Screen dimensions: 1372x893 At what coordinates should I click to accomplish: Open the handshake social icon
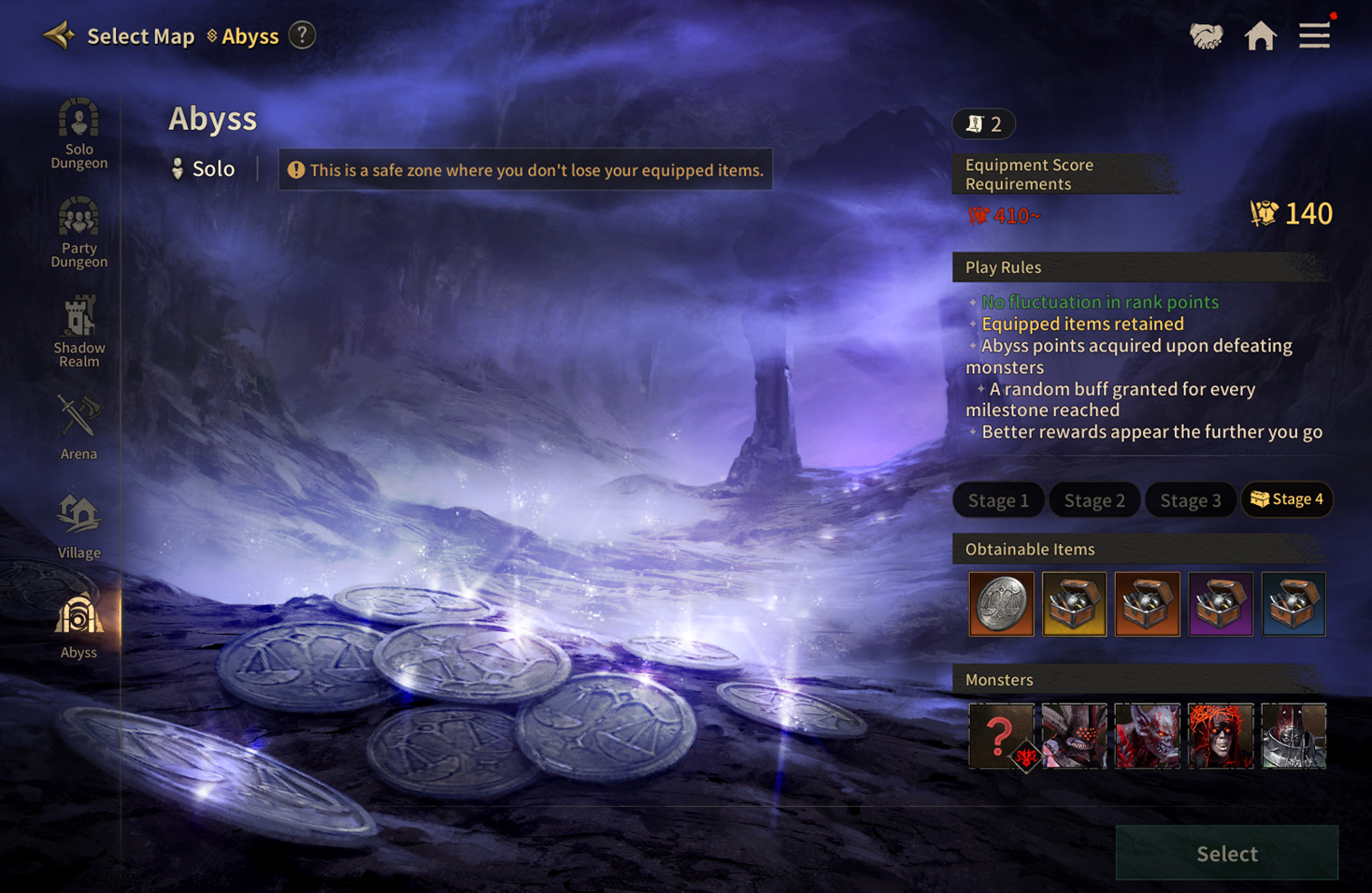coord(1206,36)
